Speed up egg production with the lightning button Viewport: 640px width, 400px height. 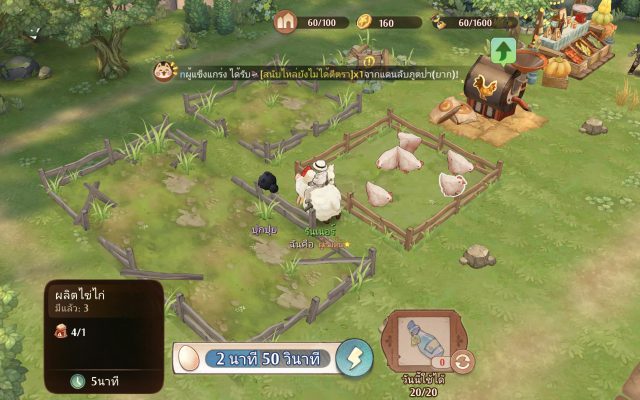(353, 358)
